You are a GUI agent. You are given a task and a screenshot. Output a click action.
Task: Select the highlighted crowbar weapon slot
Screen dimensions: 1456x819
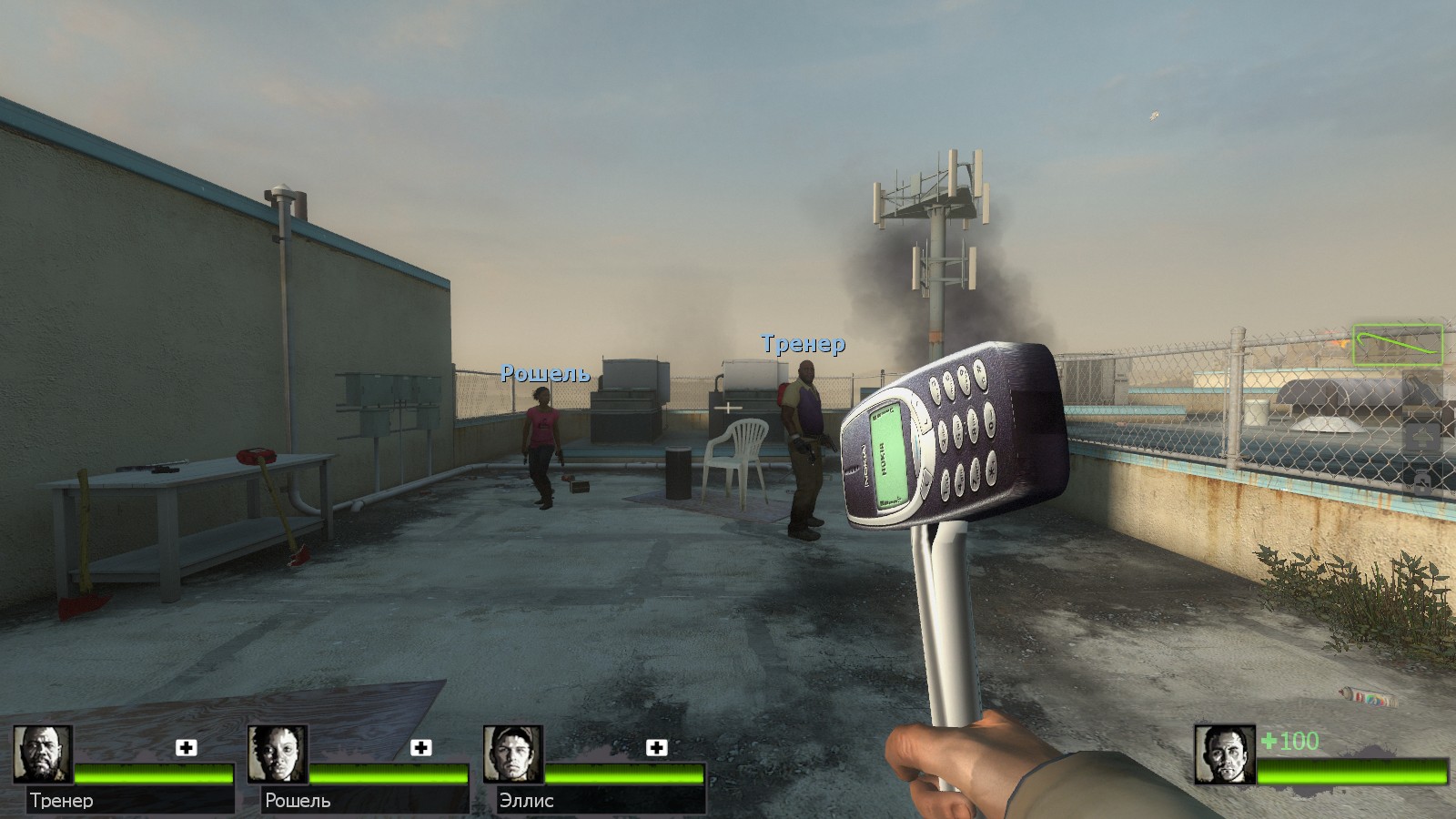click(1398, 346)
